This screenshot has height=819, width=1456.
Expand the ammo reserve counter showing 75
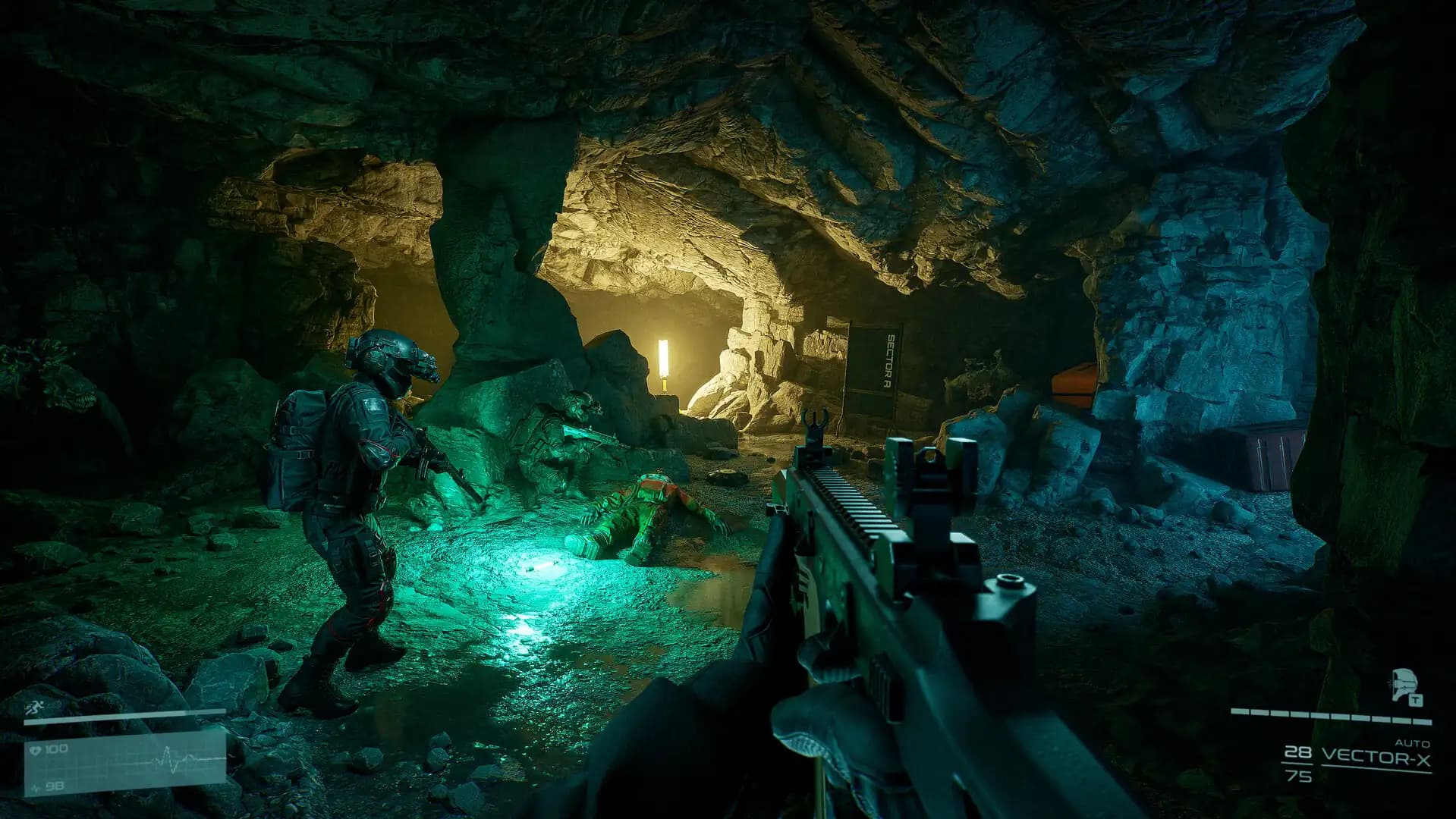[x=1300, y=777]
